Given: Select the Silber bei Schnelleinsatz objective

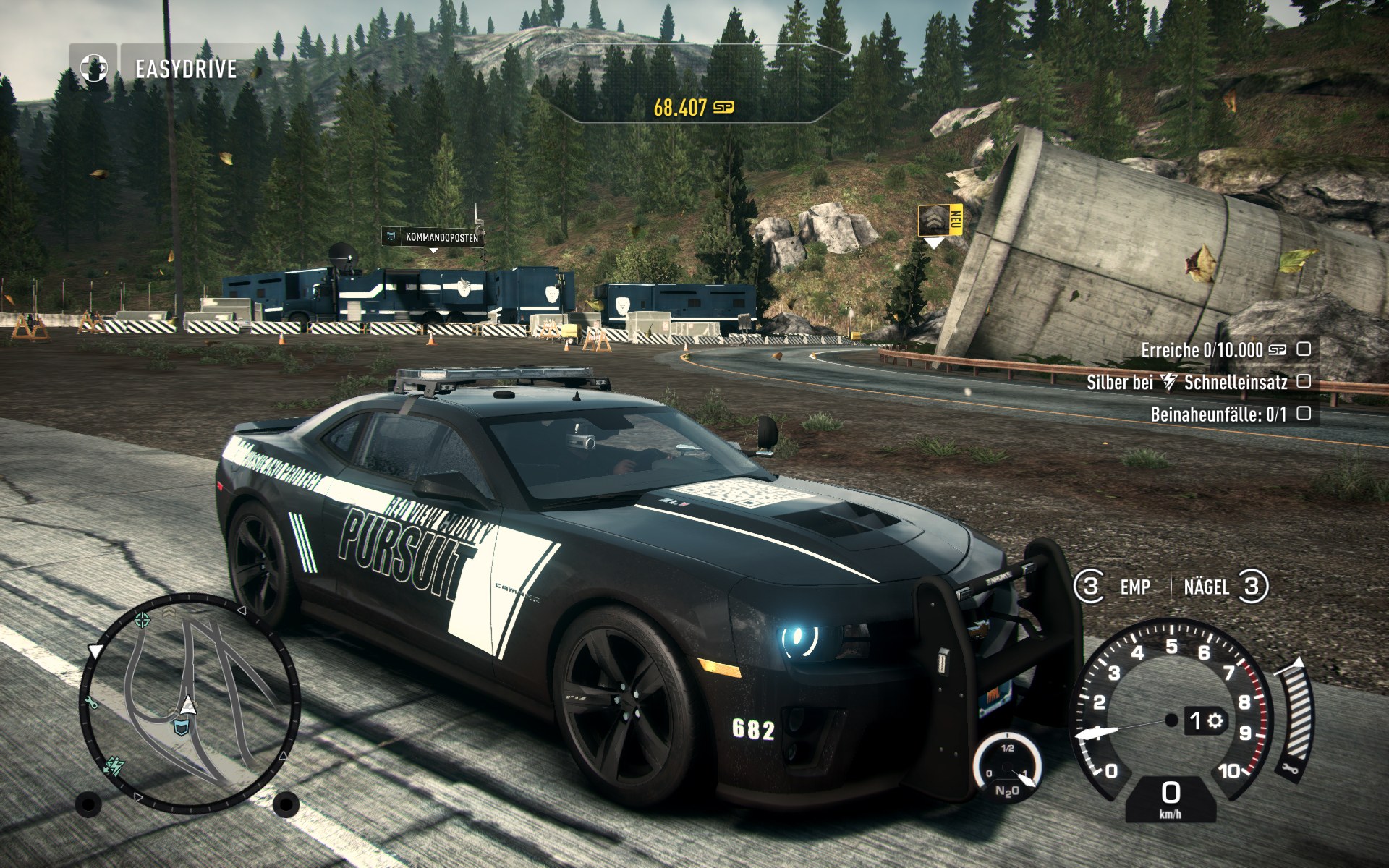Looking at the screenshot, I should point(1186,382).
